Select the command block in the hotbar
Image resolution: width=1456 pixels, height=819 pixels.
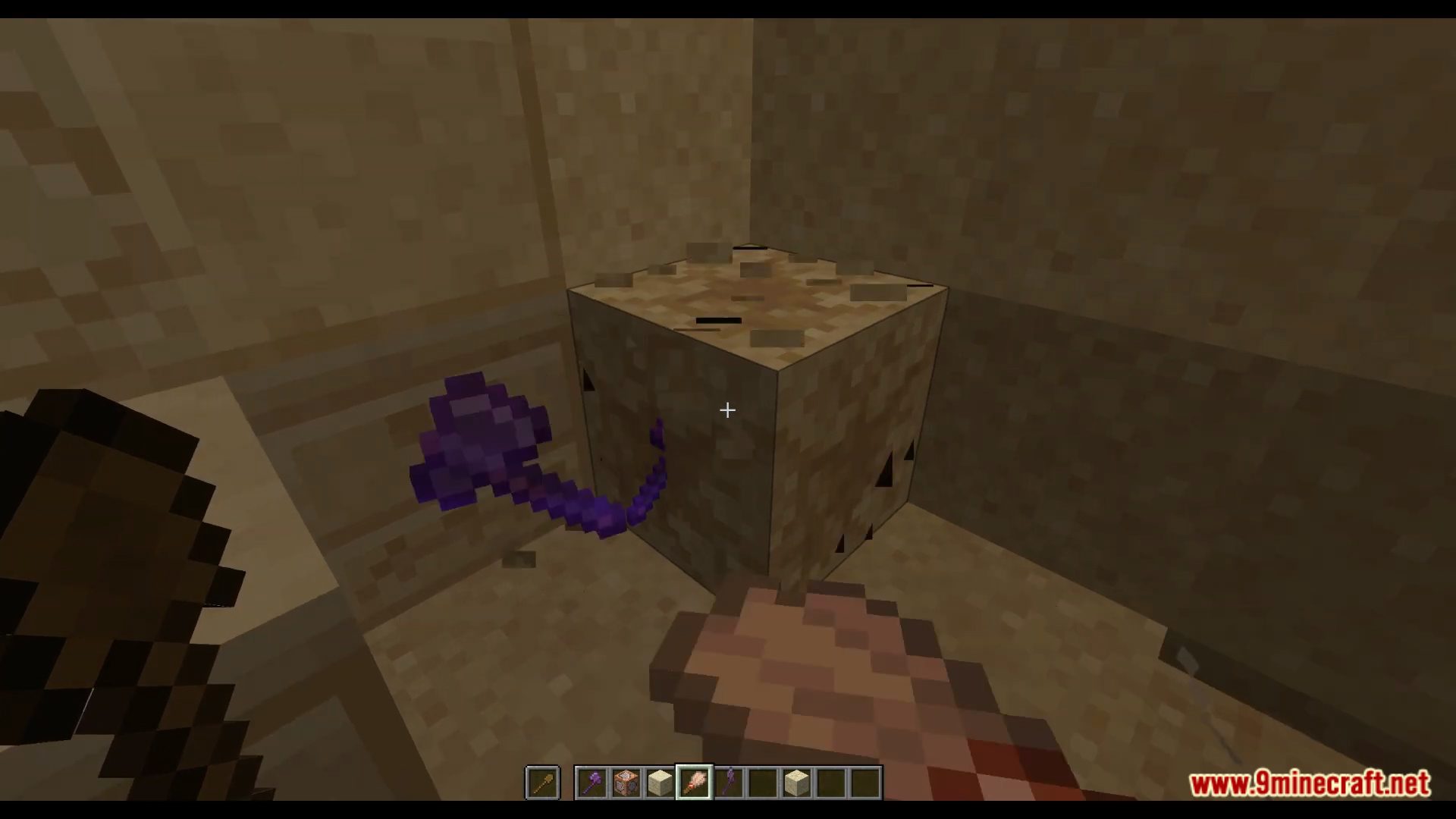(x=626, y=782)
